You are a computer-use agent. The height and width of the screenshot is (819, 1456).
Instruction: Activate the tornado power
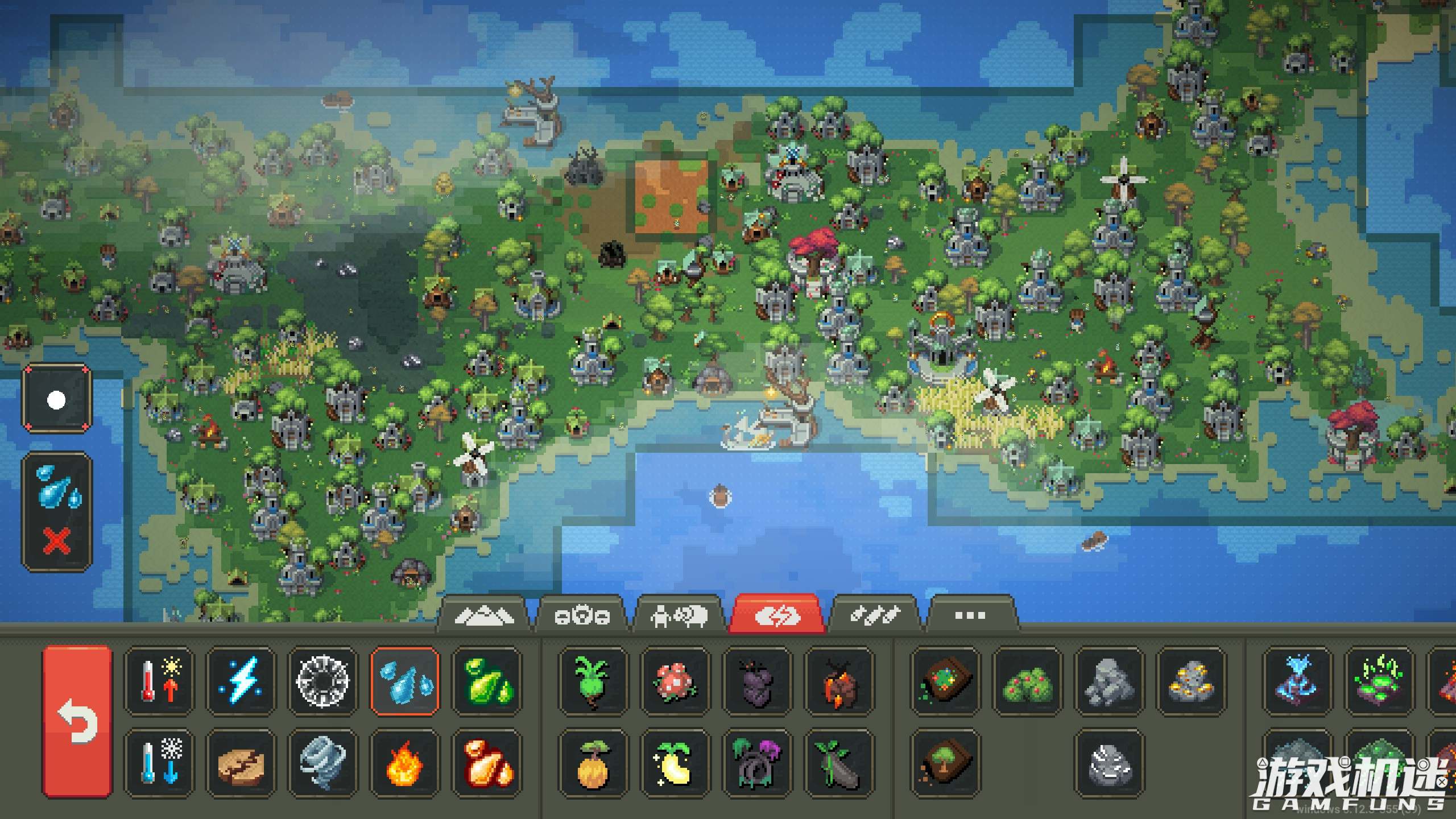point(322,762)
